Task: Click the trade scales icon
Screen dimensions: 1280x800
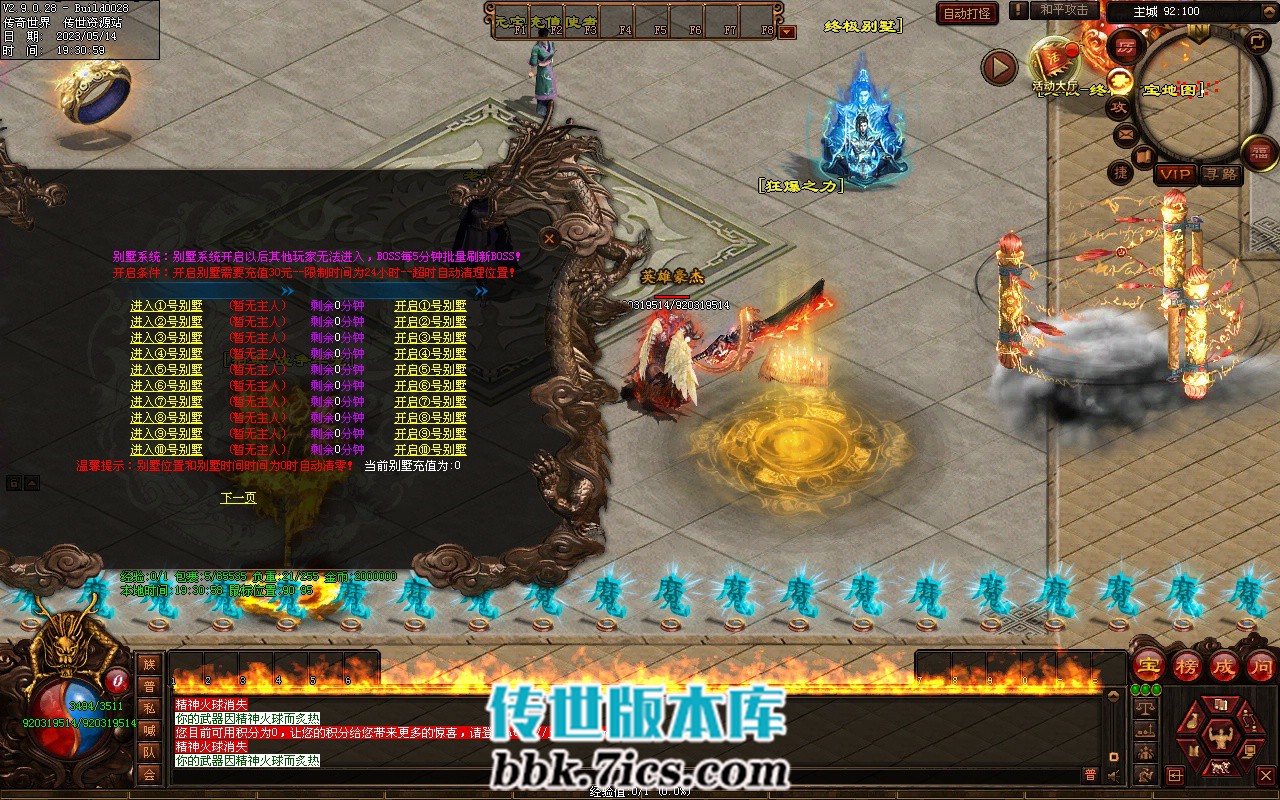Action: point(1146,707)
